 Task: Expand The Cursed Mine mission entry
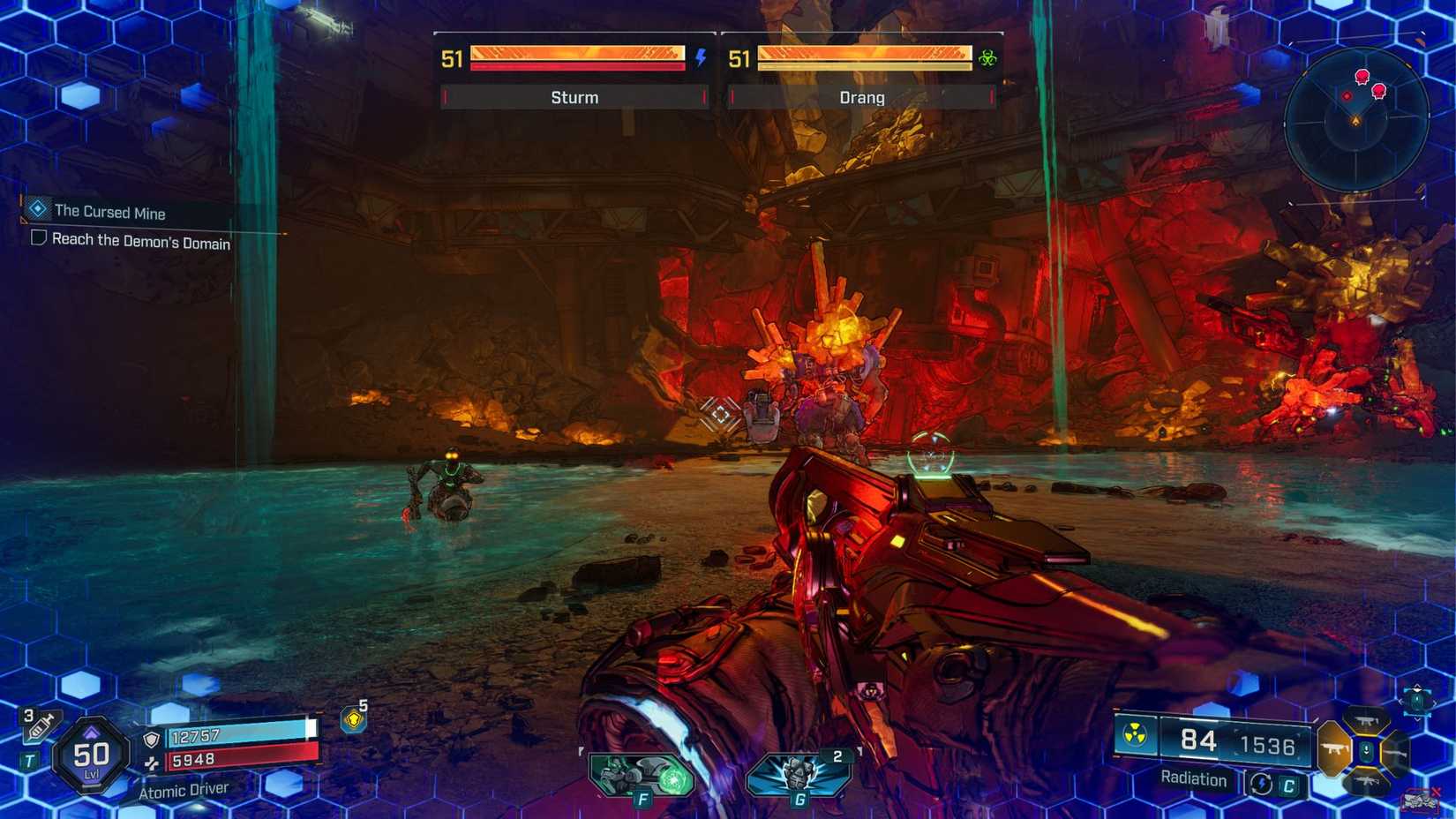click(x=110, y=213)
